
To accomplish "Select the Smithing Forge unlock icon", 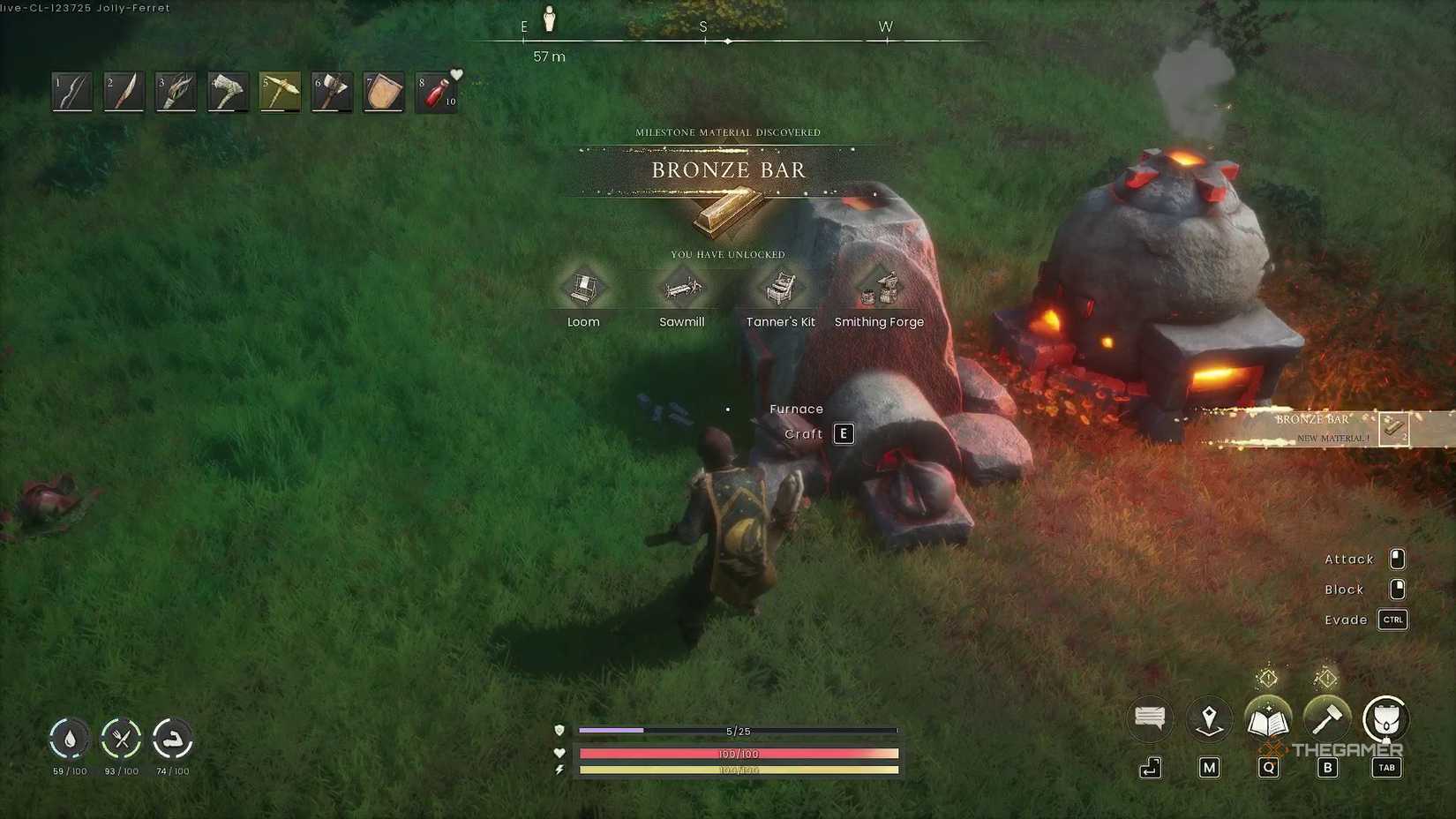I will (879, 286).
